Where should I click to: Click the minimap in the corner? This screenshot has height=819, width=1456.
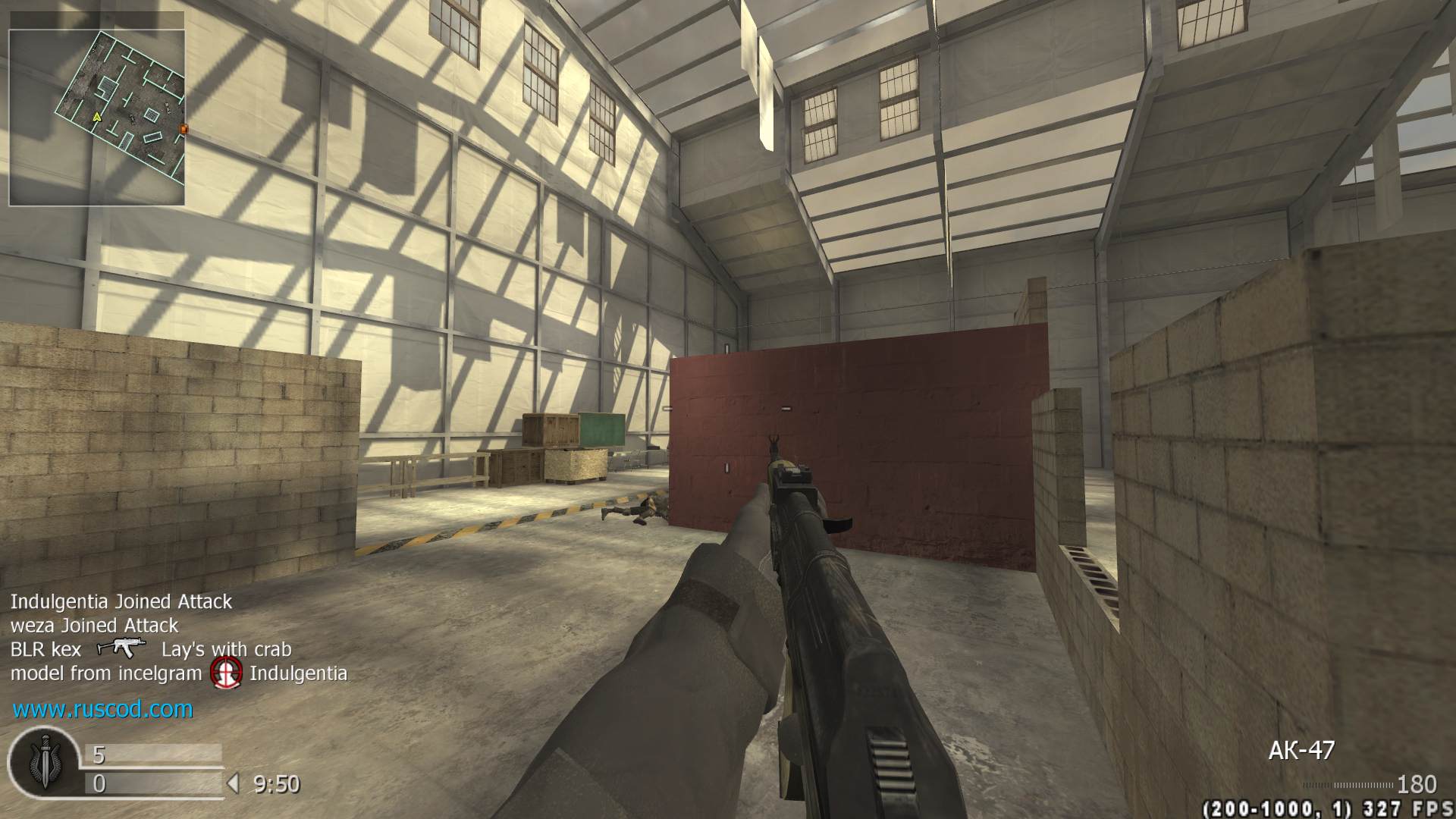coord(97,118)
